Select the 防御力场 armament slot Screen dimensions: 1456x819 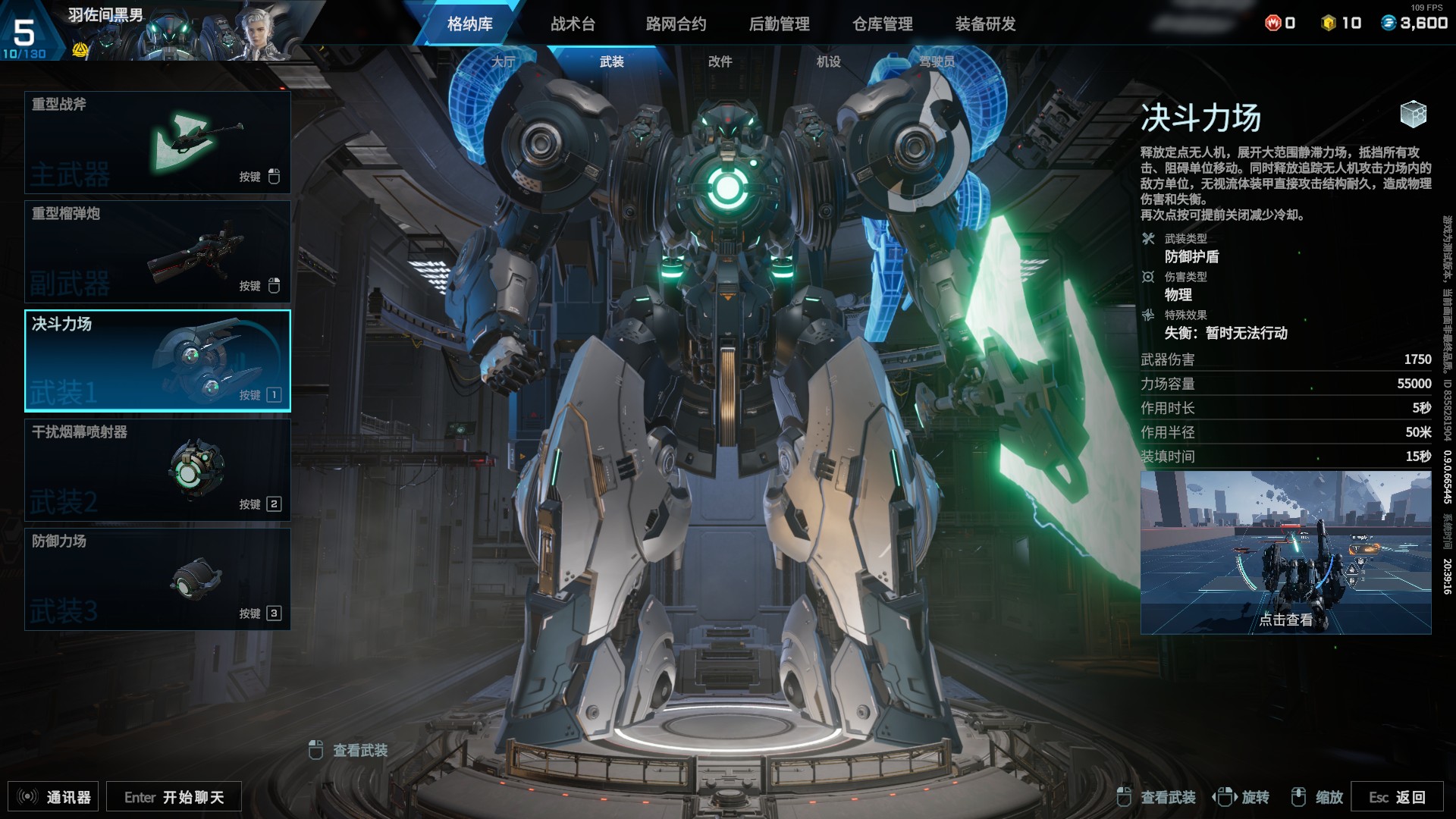click(158, 579)
